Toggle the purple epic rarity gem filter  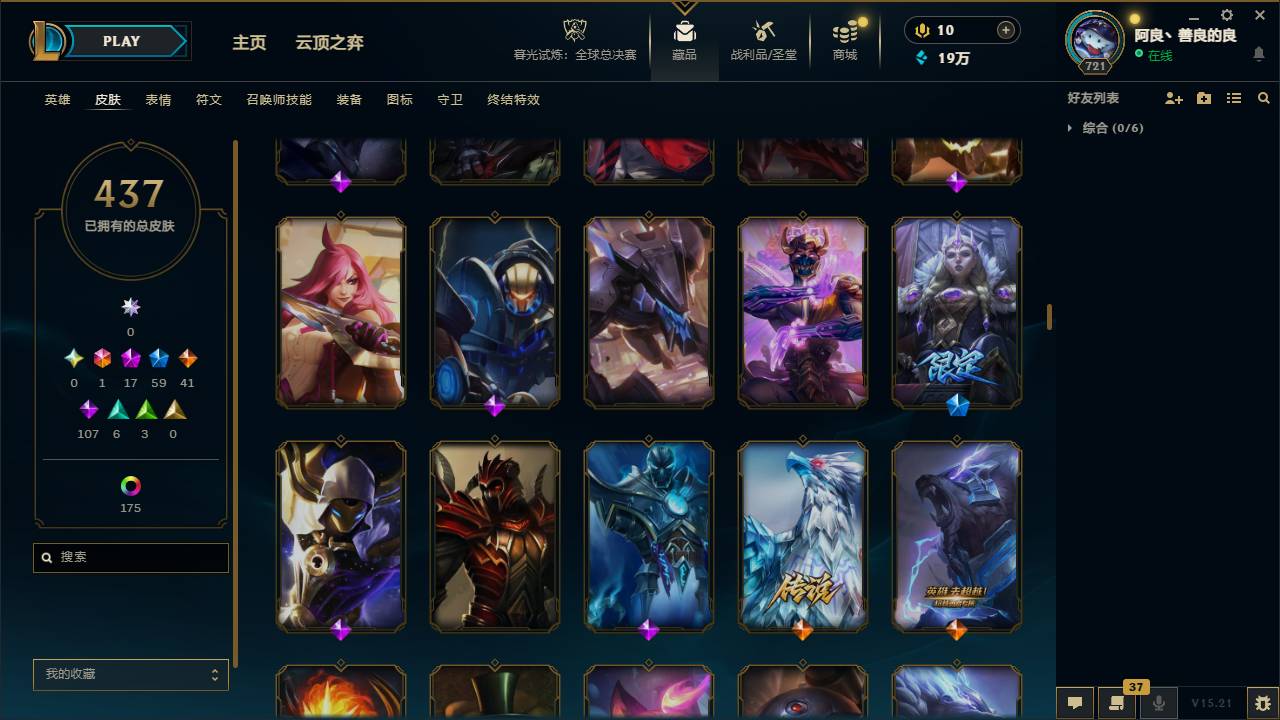88,409
